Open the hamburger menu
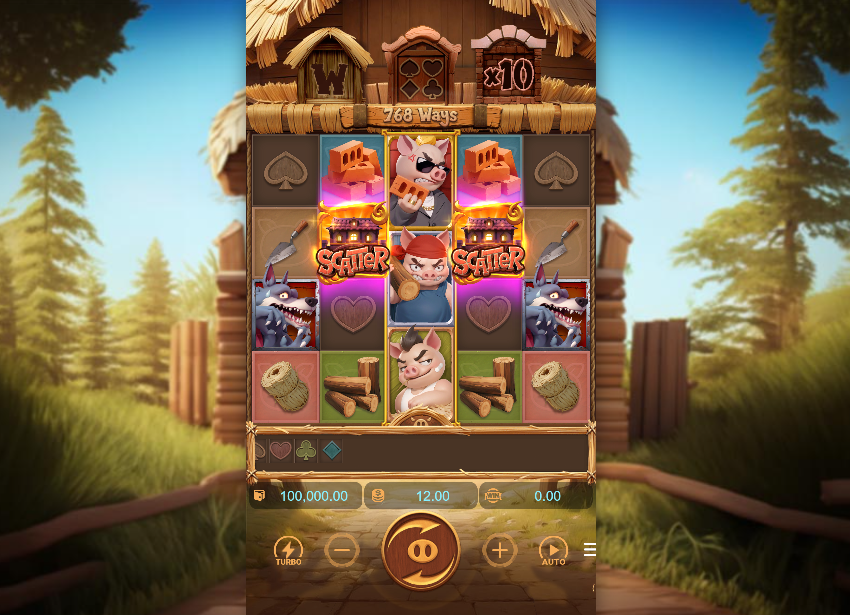The image size is (850, 615). pyautogui.click(x=590, y=550)
